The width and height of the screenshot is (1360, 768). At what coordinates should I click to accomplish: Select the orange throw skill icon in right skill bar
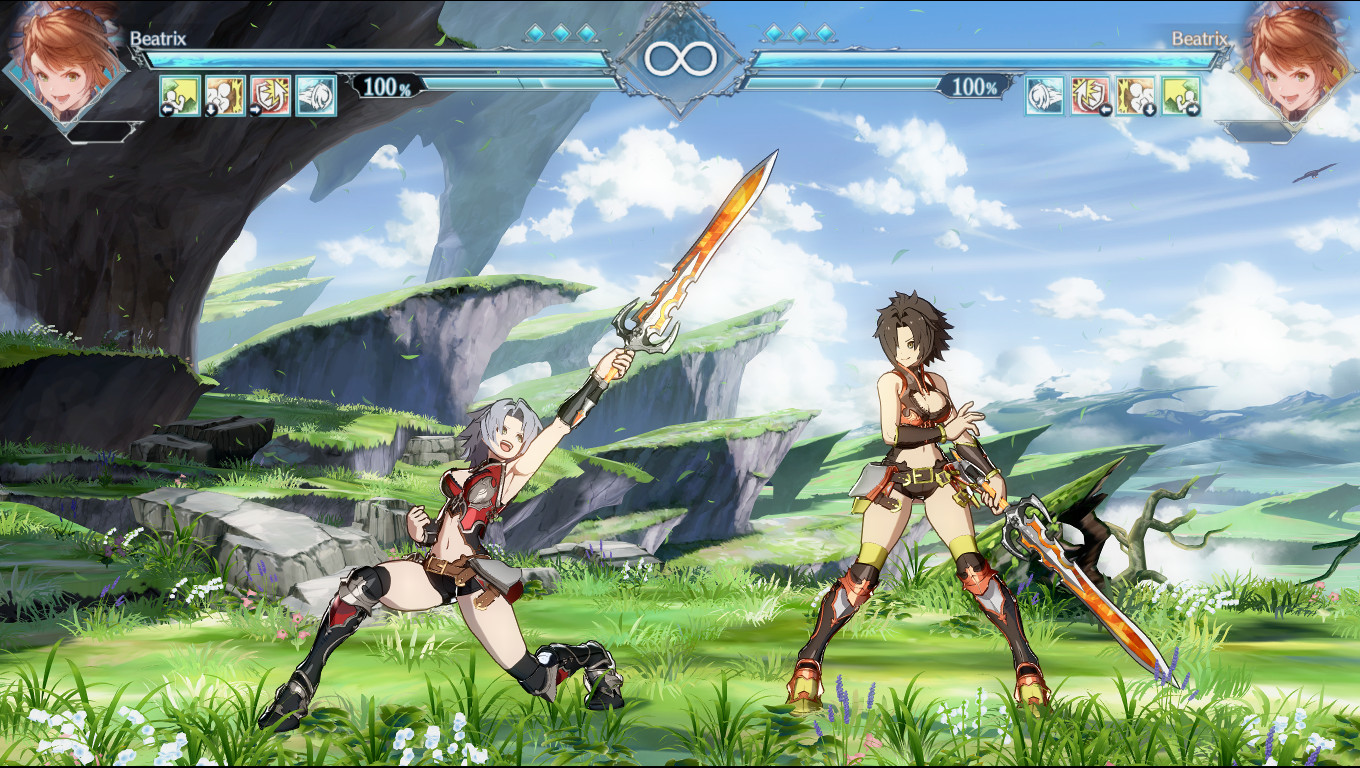tap(1136, 94)
